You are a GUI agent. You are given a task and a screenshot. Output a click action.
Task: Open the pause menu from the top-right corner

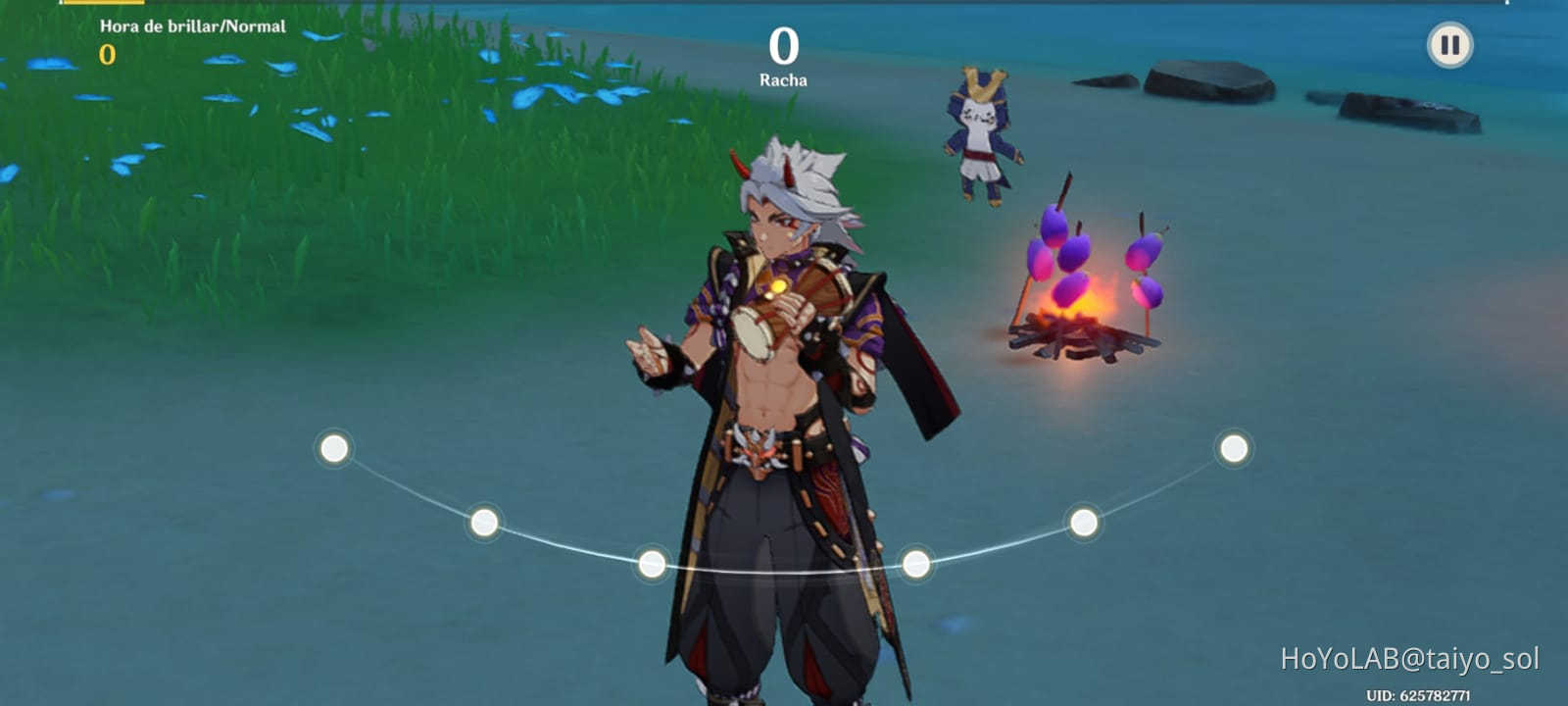1448,43
